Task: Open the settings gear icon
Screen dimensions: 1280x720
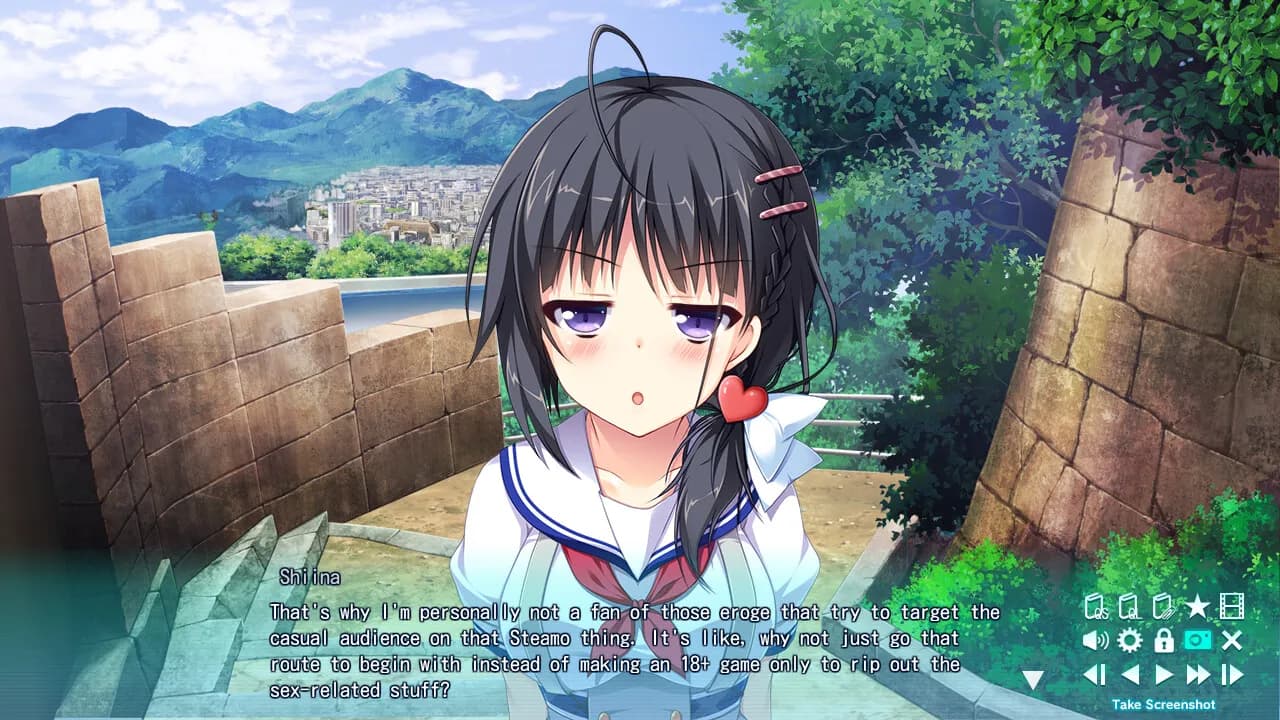Action: coord(1129,640)
